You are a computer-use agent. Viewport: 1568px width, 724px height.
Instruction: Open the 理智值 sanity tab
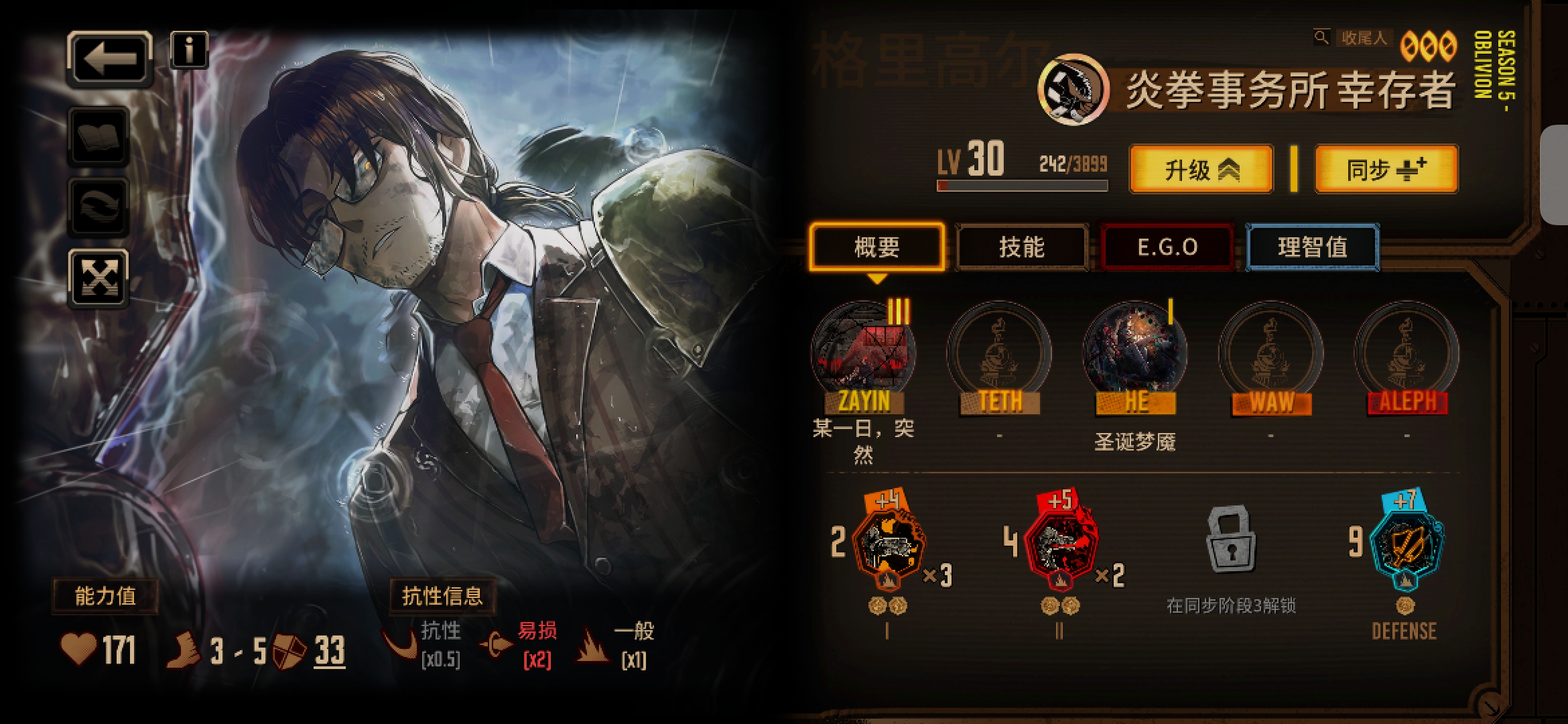[1312, 247]
